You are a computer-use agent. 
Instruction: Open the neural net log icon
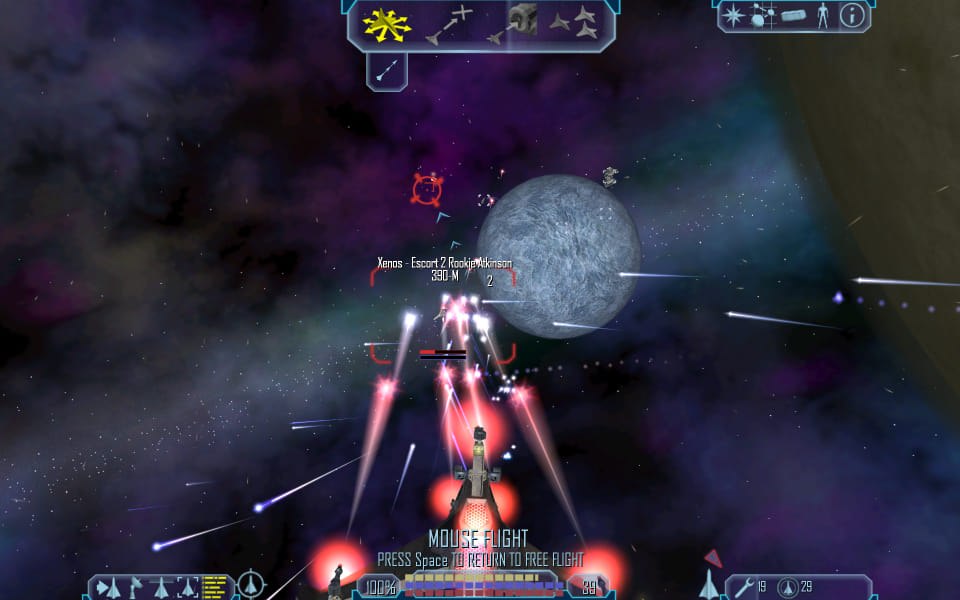[x=764, y=16]
